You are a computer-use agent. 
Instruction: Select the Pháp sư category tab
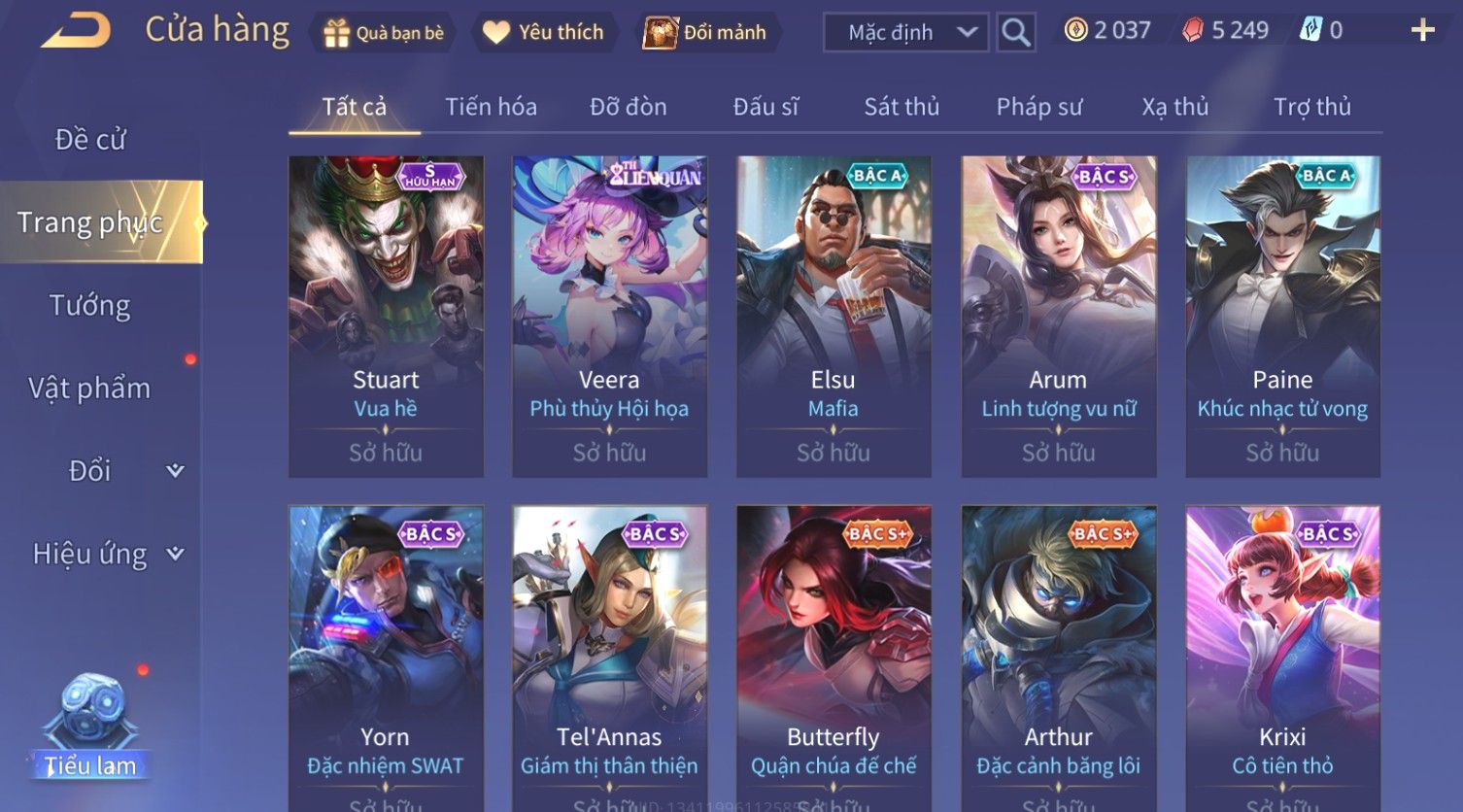click(1038, 107)
